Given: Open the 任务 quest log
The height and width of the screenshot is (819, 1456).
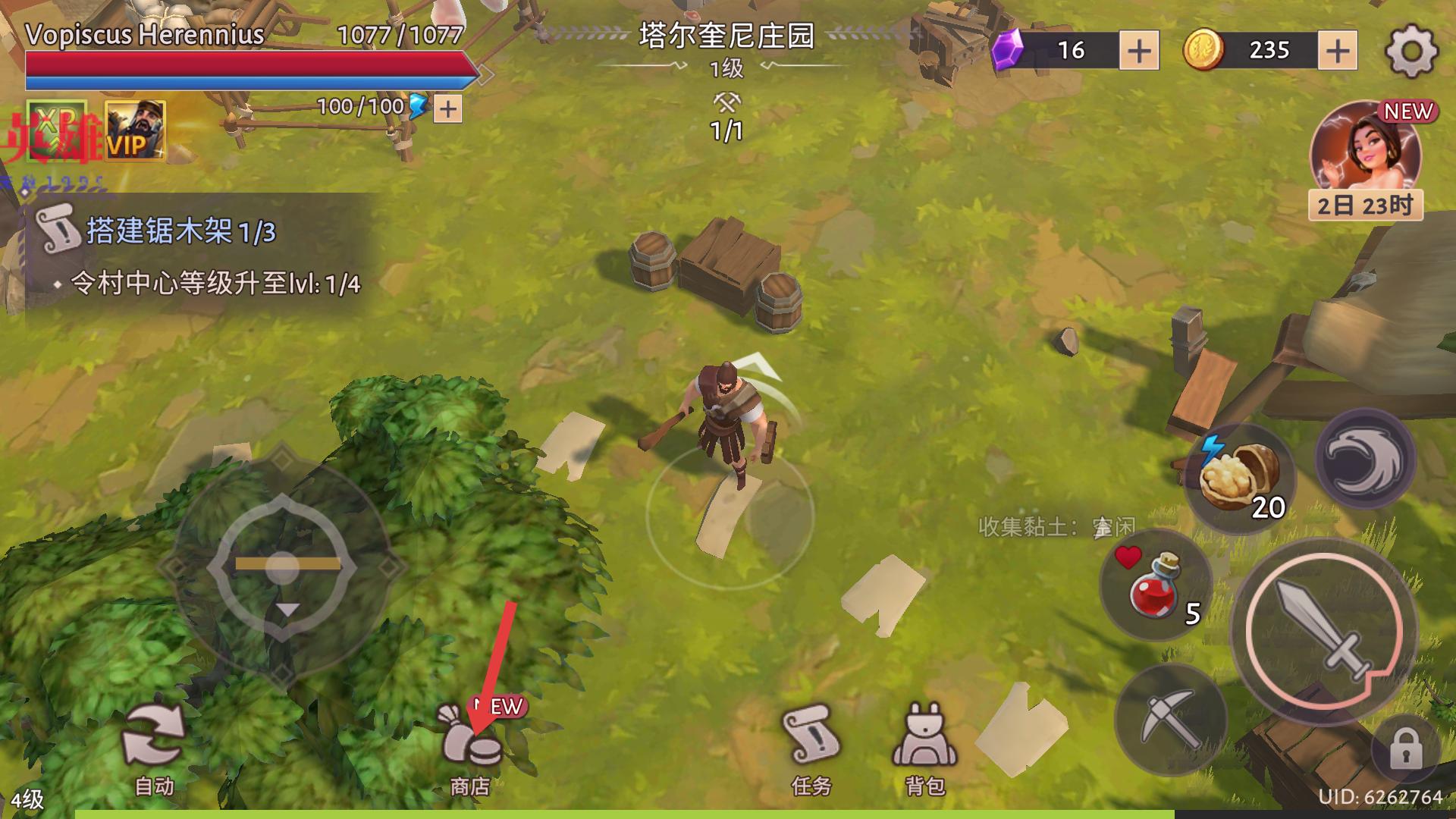Looking at the screenshot, I should [811, 748].
